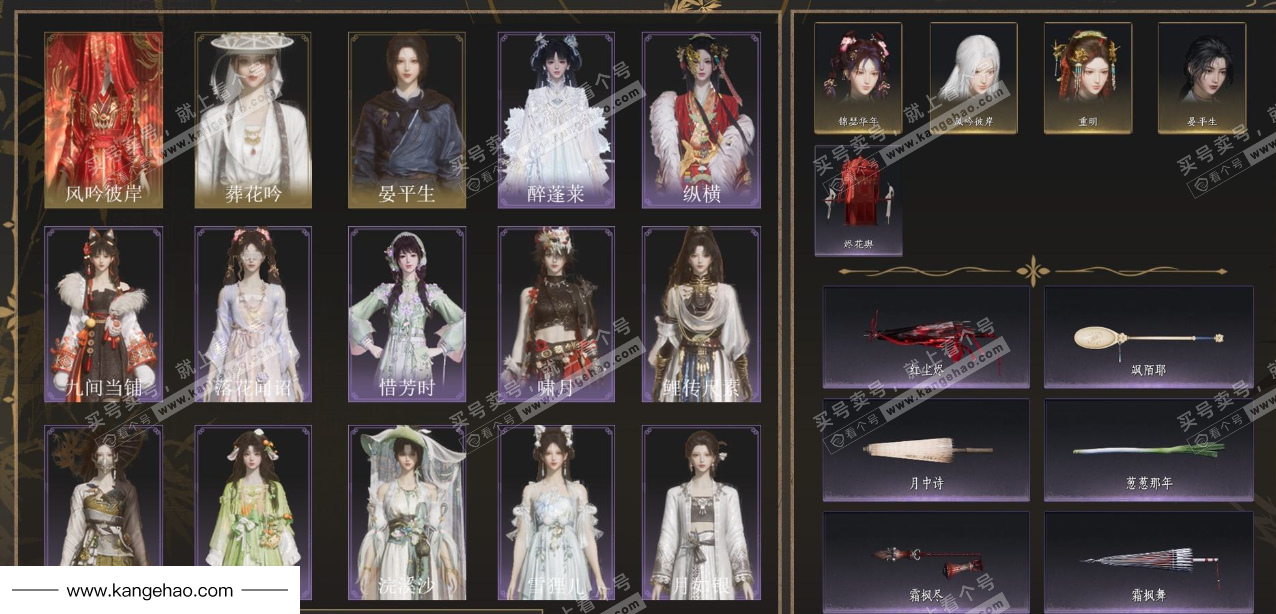Choose the 飒陌耶 spoon weapon skin
The width and height of the screenshot is (1276, 614).
click(x=1147, y=337)
